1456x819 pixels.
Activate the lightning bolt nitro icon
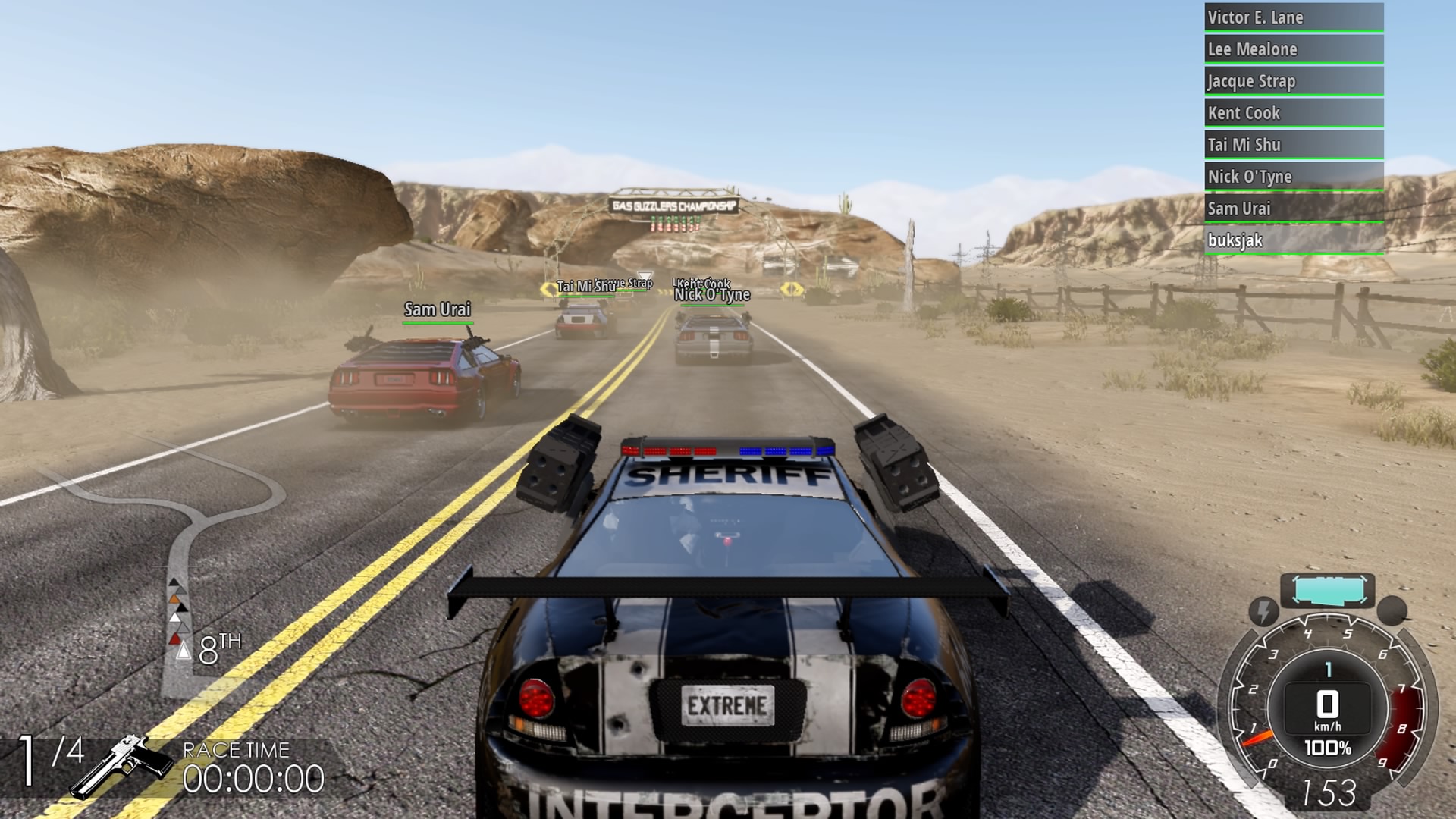[1263, 610]
